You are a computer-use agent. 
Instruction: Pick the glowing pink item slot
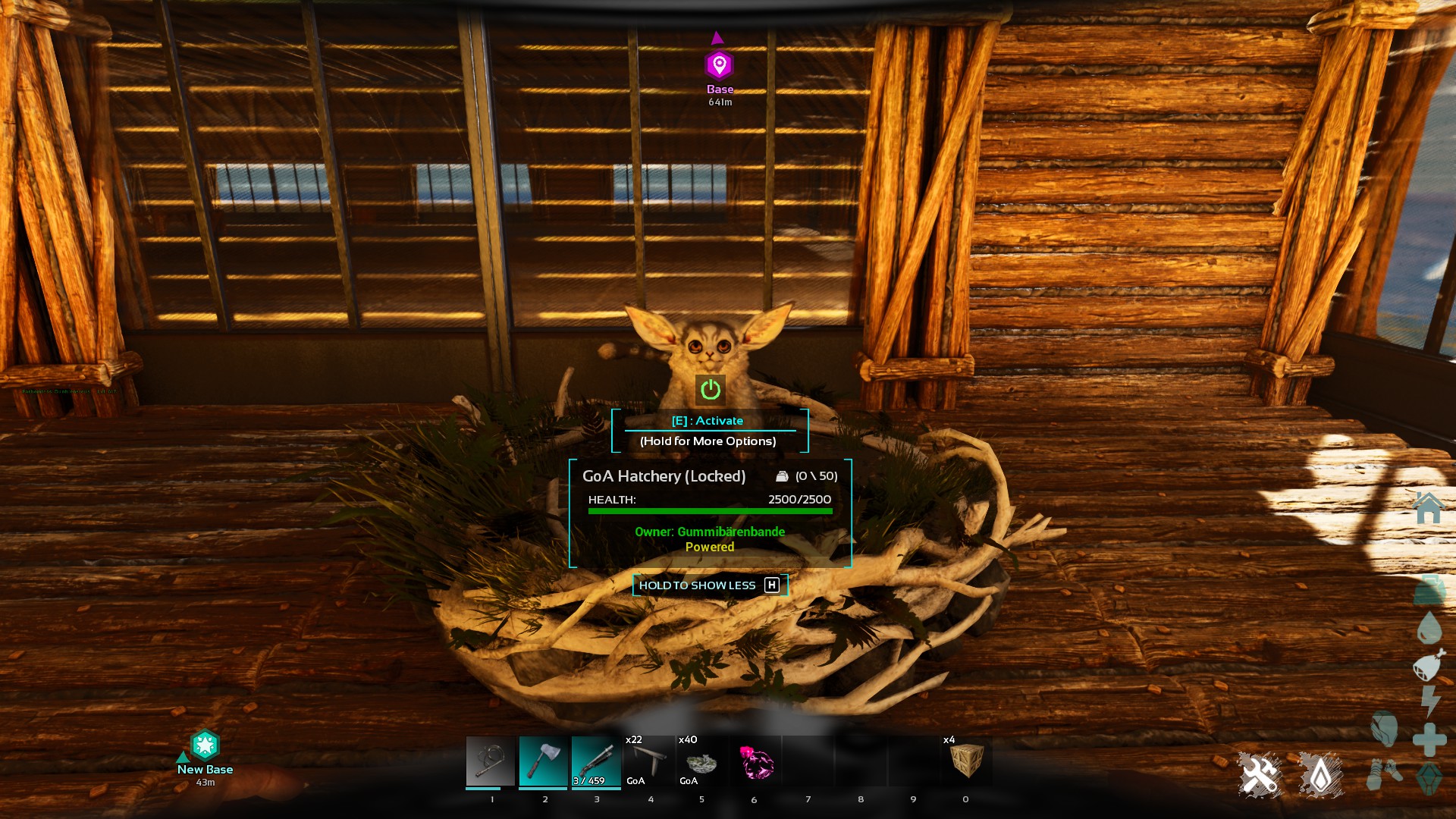(755, 761)
